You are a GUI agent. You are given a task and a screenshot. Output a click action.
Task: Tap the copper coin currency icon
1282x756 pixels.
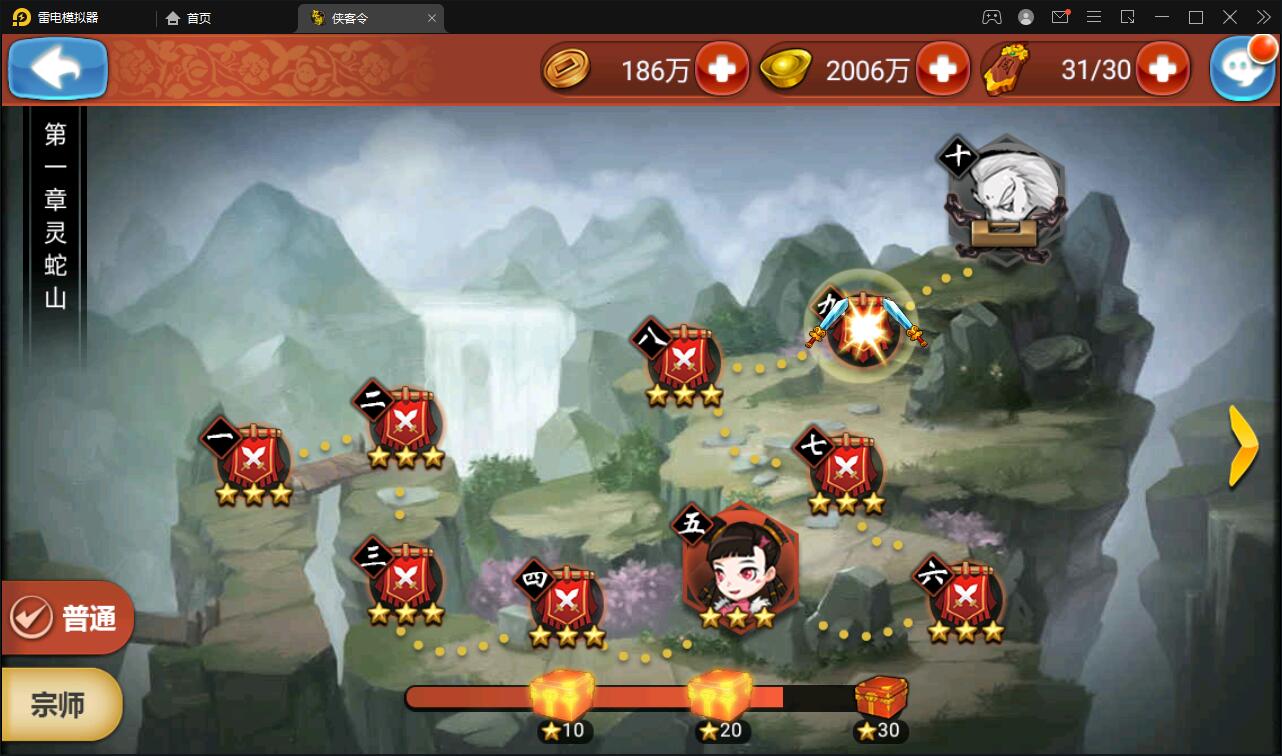567,68
